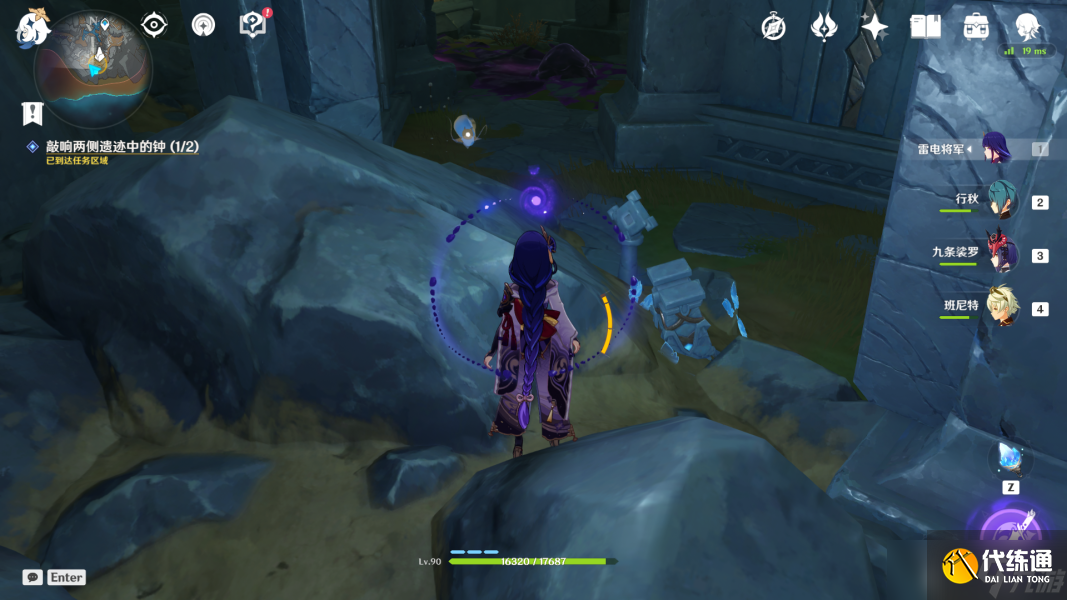The width and height of the screenshot is (1067, 600).
Task: Open the flame-shaped icon in the top bar
Action: pos(824,27)
